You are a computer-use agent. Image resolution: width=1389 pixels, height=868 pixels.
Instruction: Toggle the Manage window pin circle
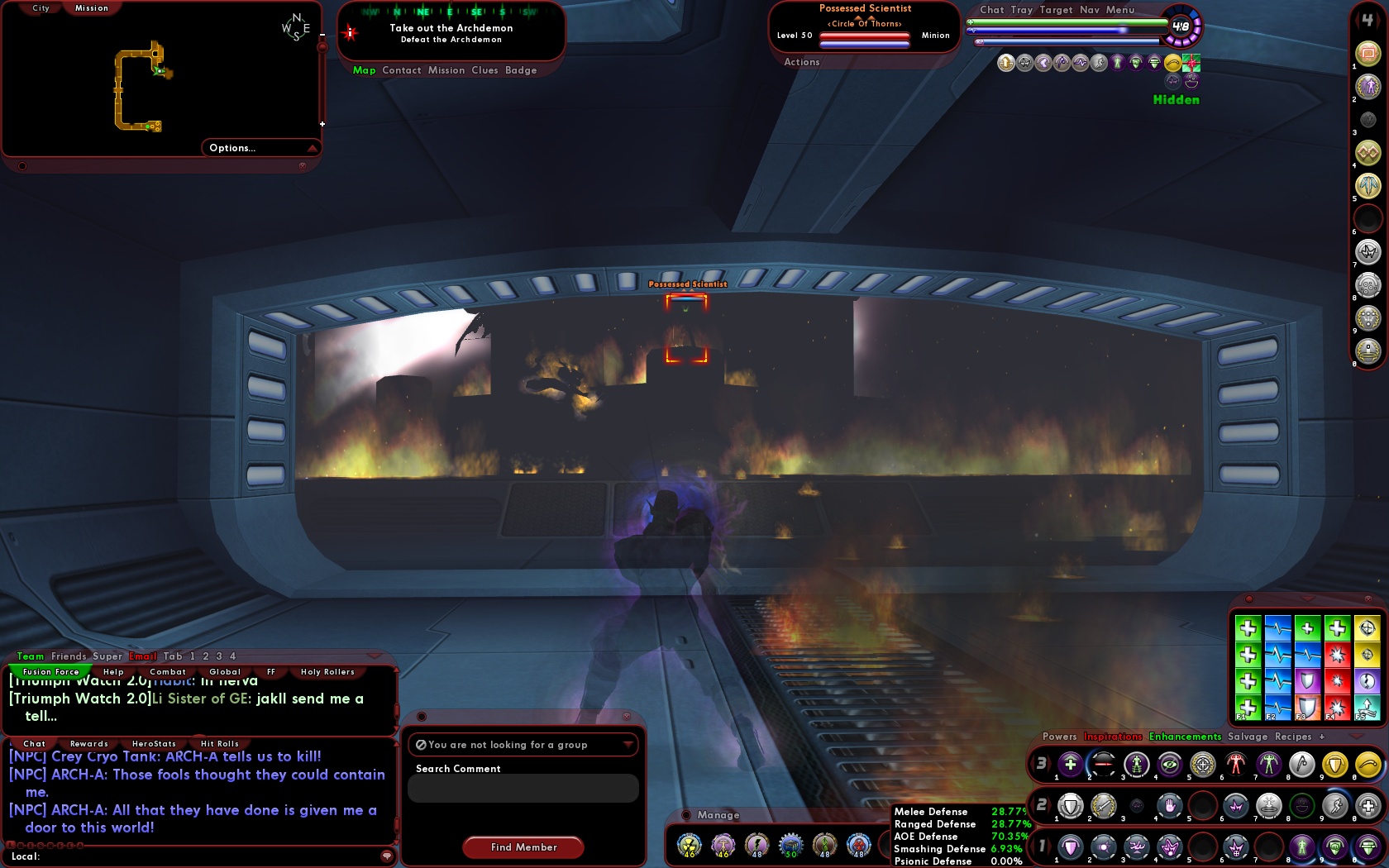point(686,814)
